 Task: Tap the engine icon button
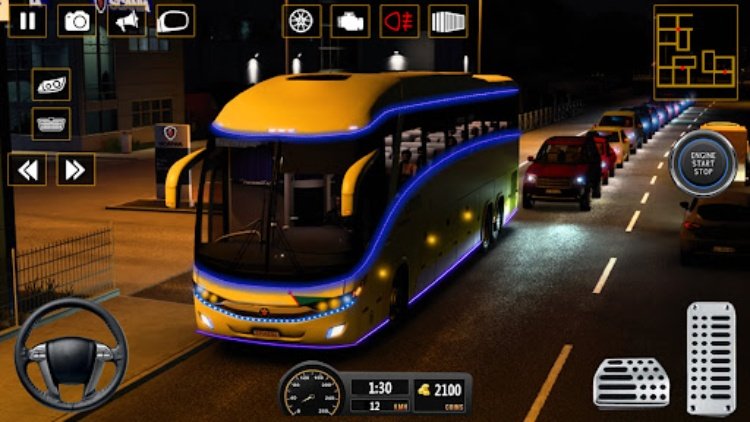pos(350,21)
